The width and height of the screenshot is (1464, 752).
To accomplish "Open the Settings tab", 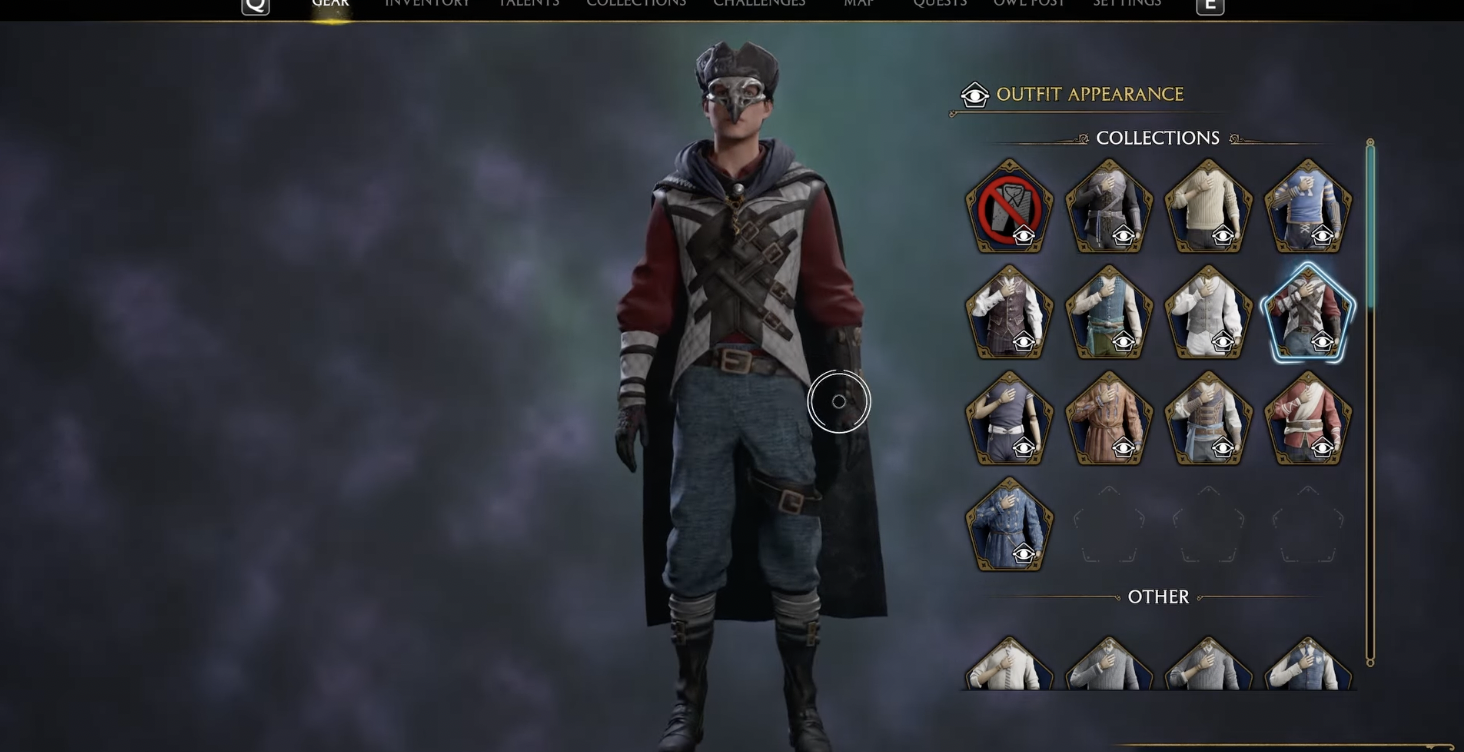I will (x=1127, y=4).
